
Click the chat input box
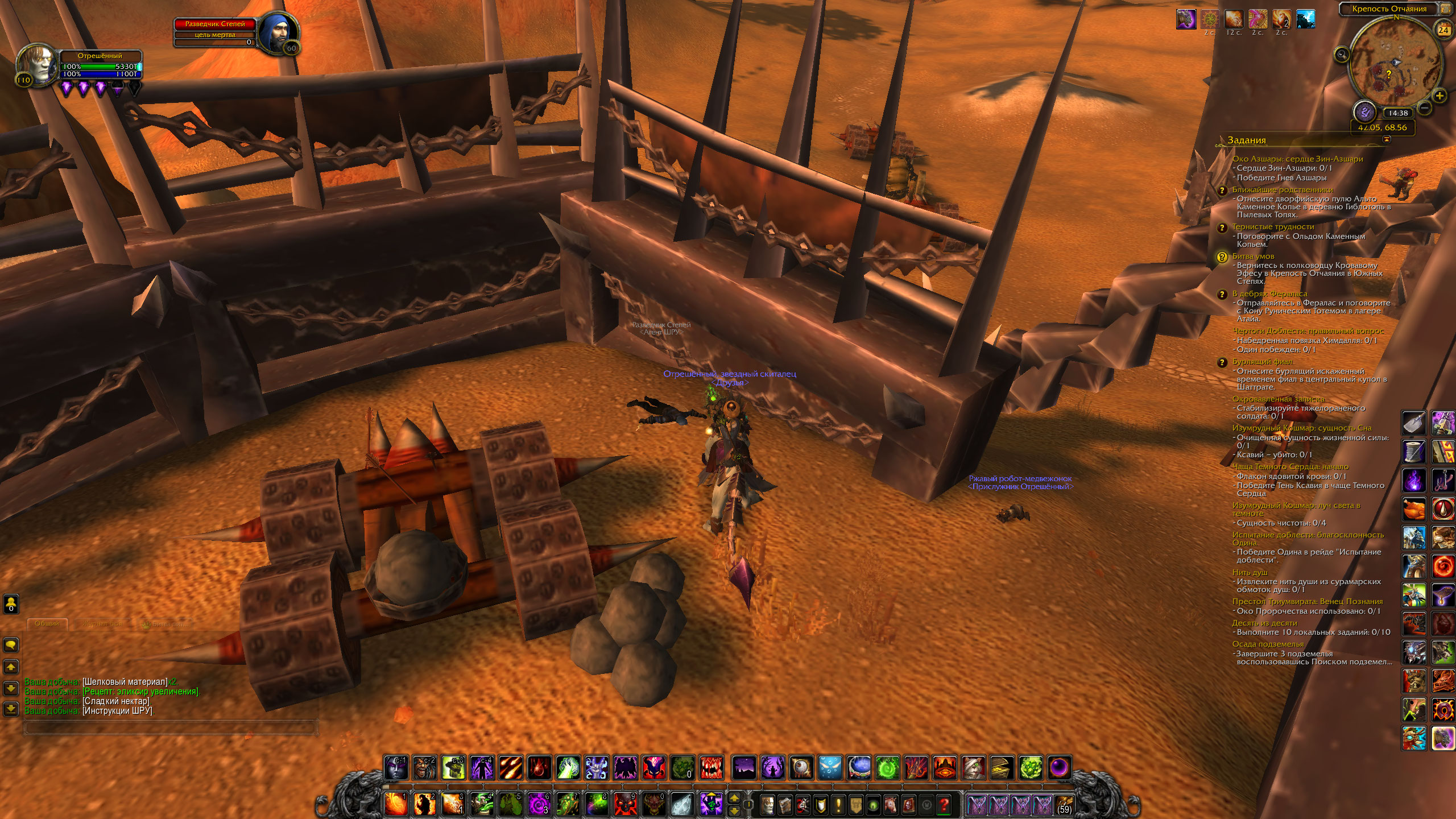(x=171, y=727)
